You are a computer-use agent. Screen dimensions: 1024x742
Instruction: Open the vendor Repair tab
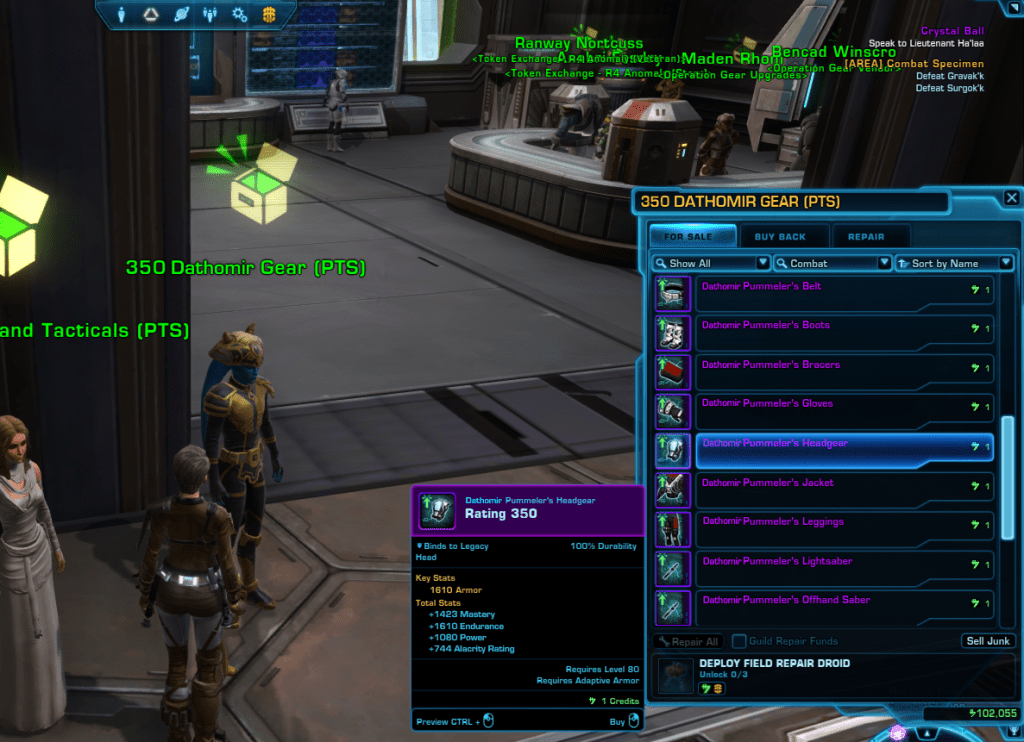click(x=865, y=237)
